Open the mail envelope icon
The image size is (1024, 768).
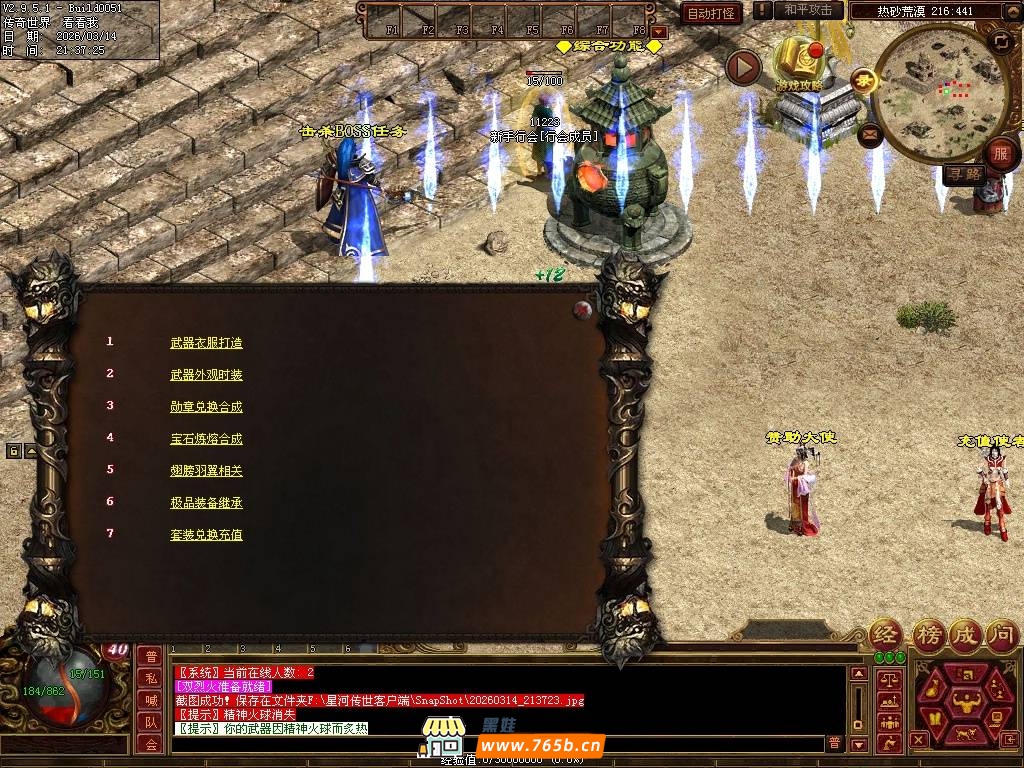point(869,133)
